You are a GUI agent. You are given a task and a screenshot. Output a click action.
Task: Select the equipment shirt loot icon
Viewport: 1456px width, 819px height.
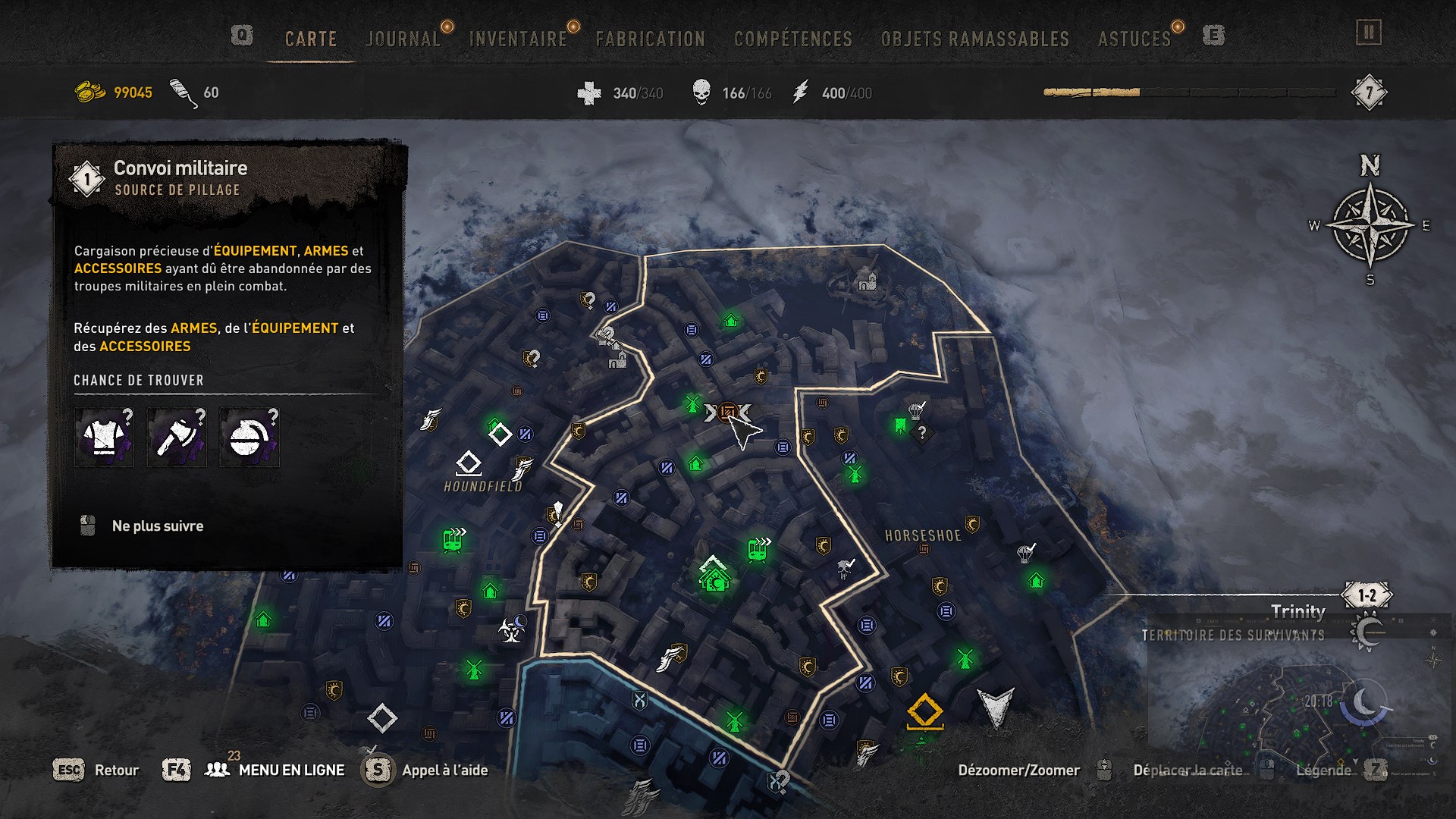[x=104, y=438]
